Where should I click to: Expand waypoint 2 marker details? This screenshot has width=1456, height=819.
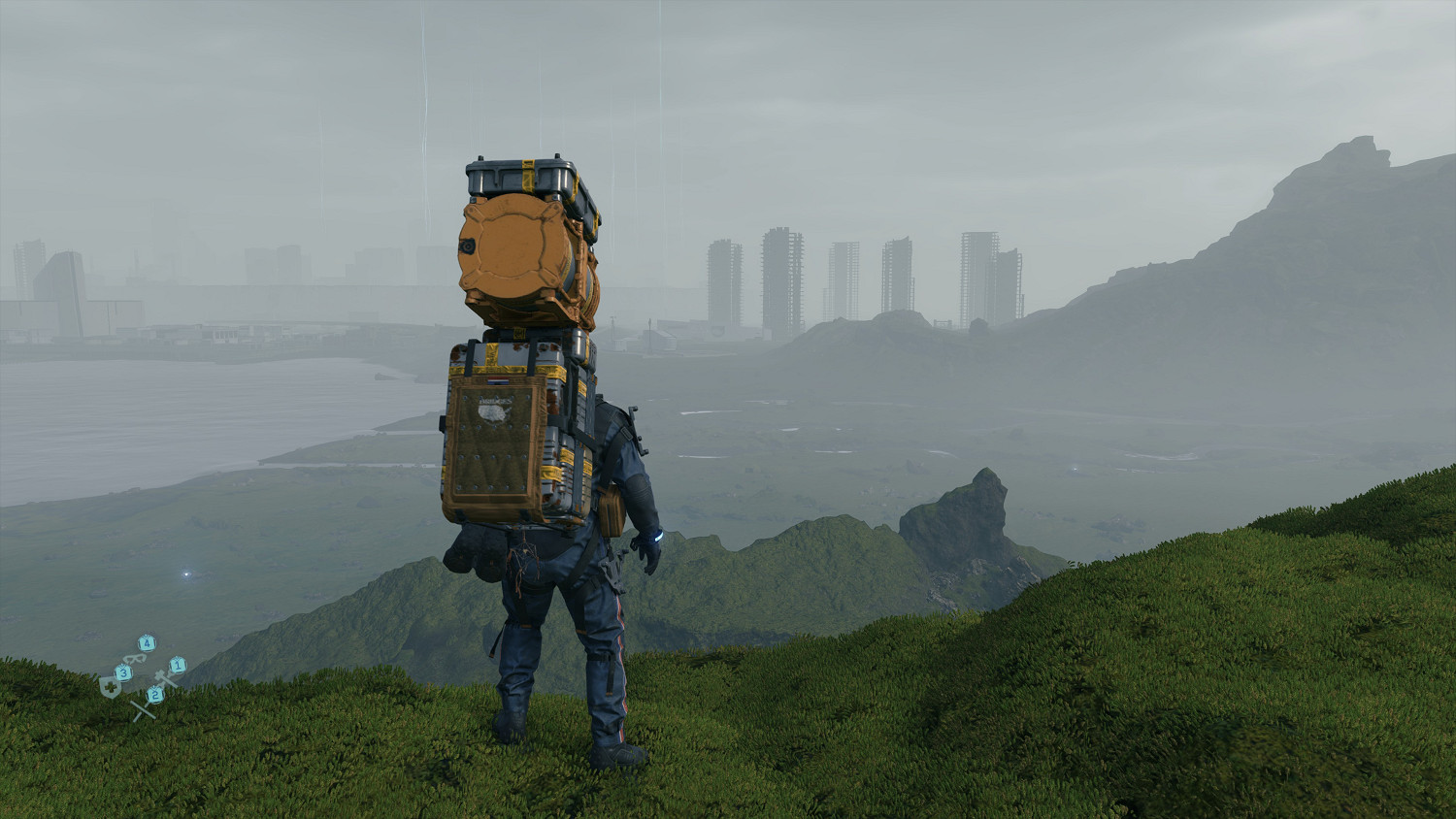pyautogui.click(x=155, y=695)
